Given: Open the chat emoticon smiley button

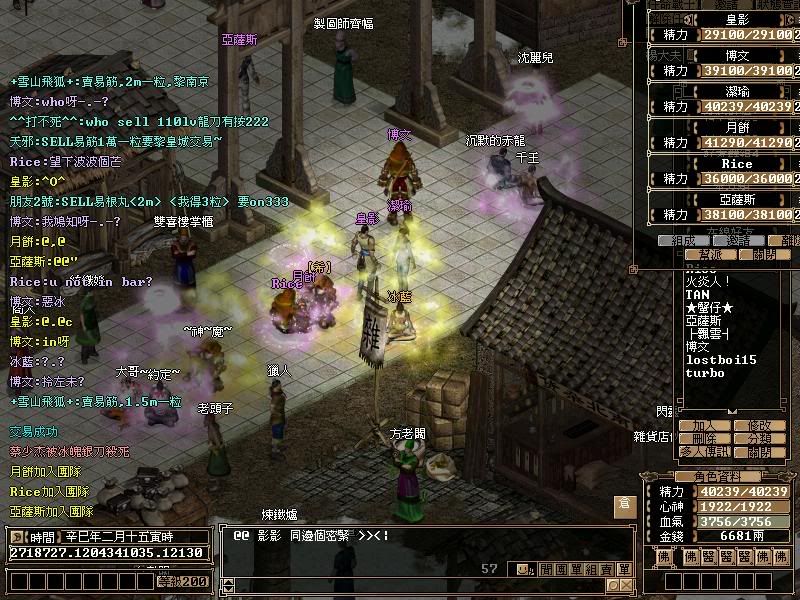Looking at the screenshot, I should [523, 570].
